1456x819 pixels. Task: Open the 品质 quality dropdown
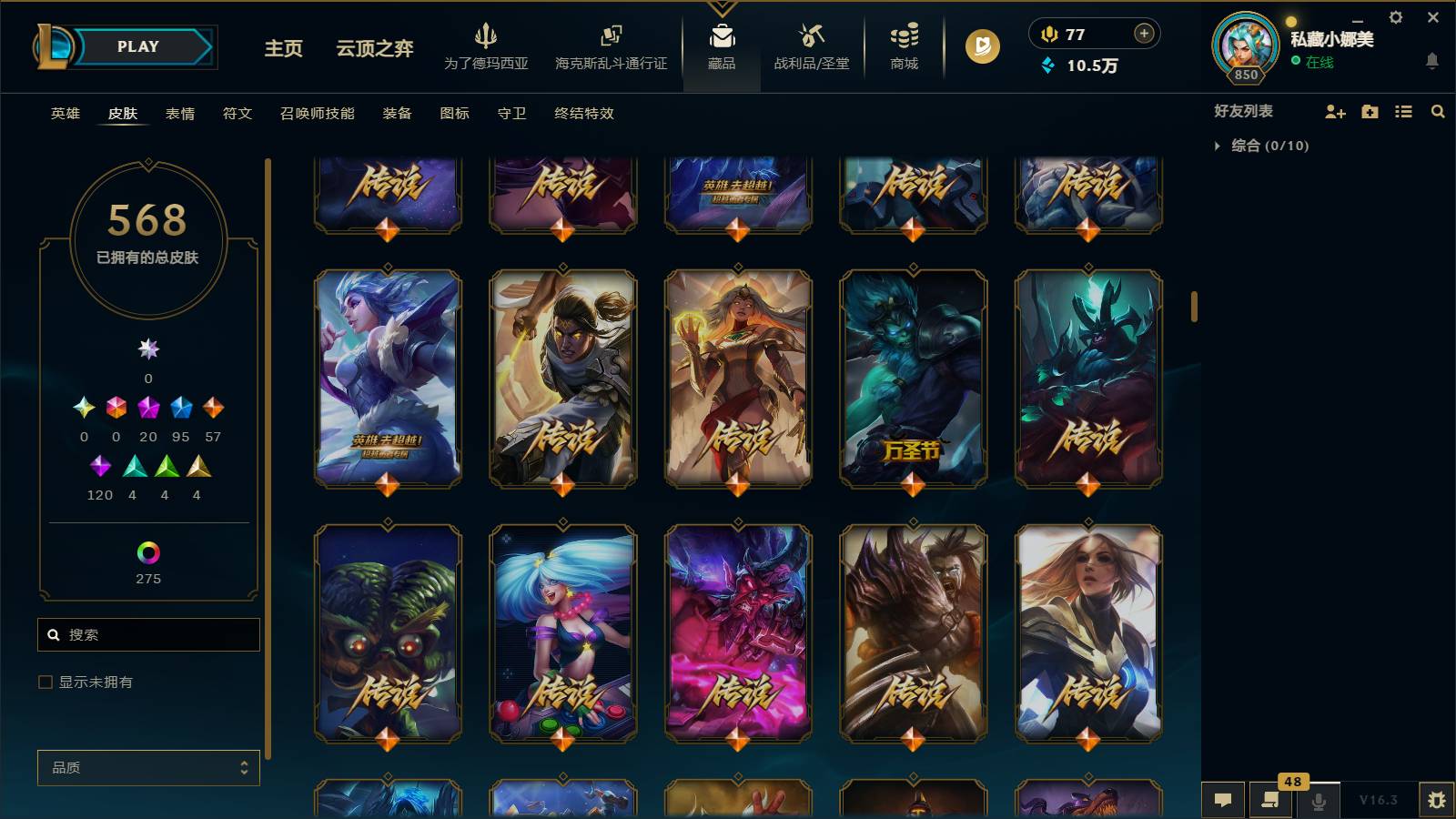(x=148, y=767)
